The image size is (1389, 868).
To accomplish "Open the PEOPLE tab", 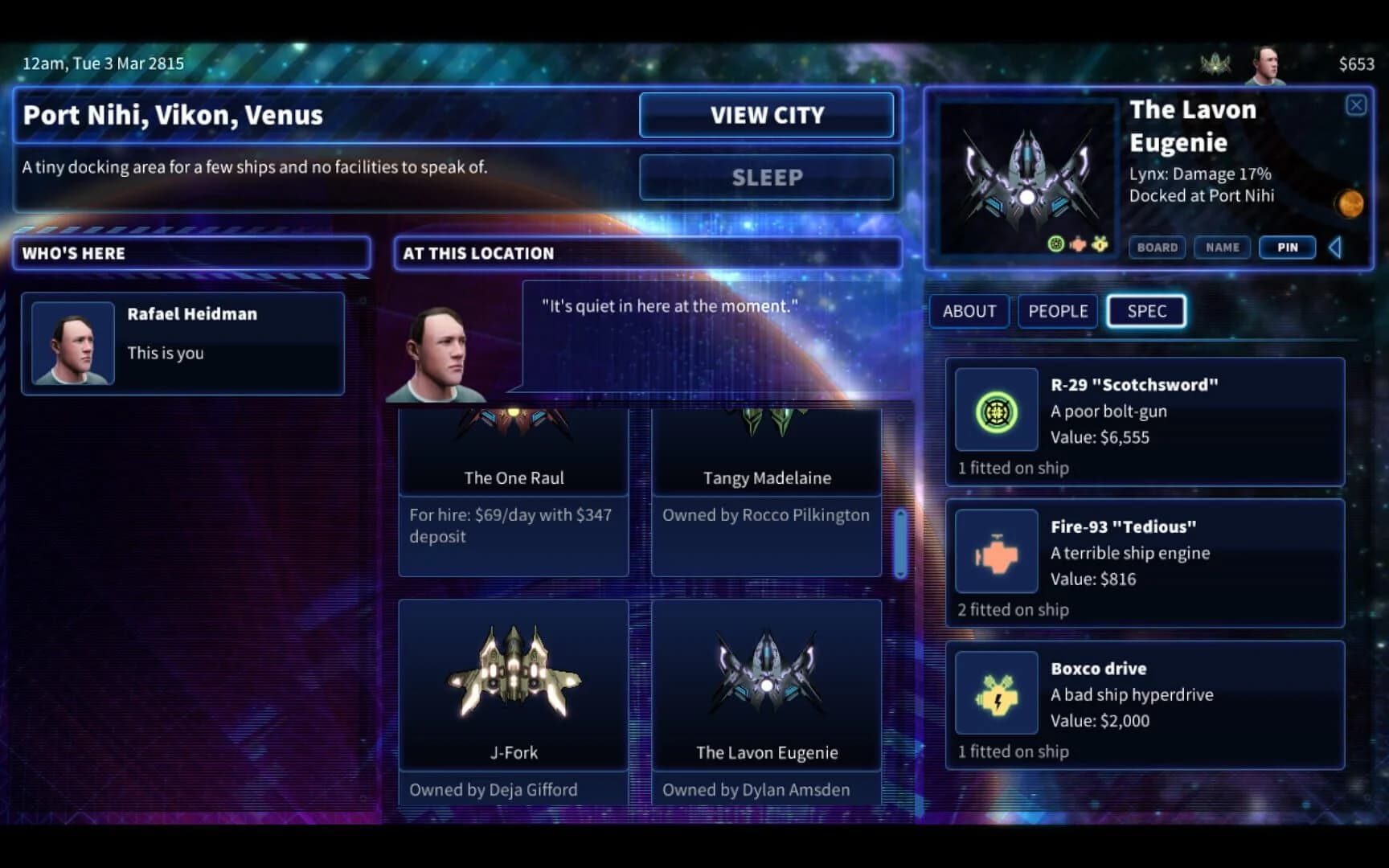I will point(1057,312).
